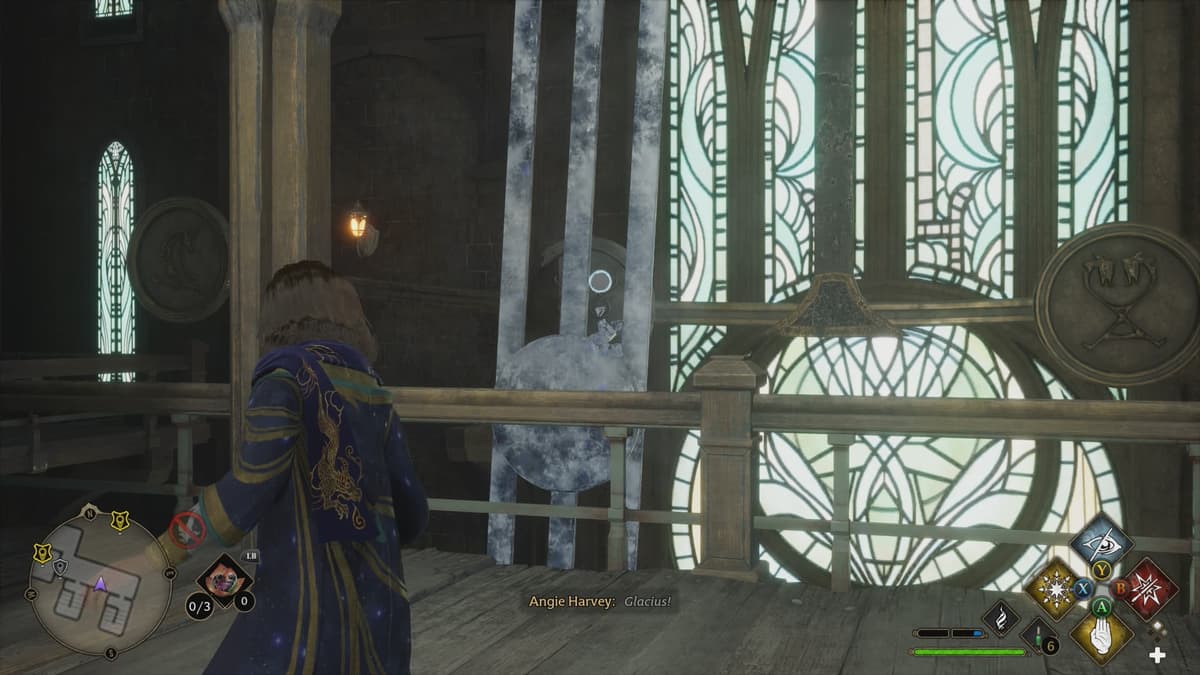Cast the Disillusionment crossed-eye spell

coord(1101,544)
